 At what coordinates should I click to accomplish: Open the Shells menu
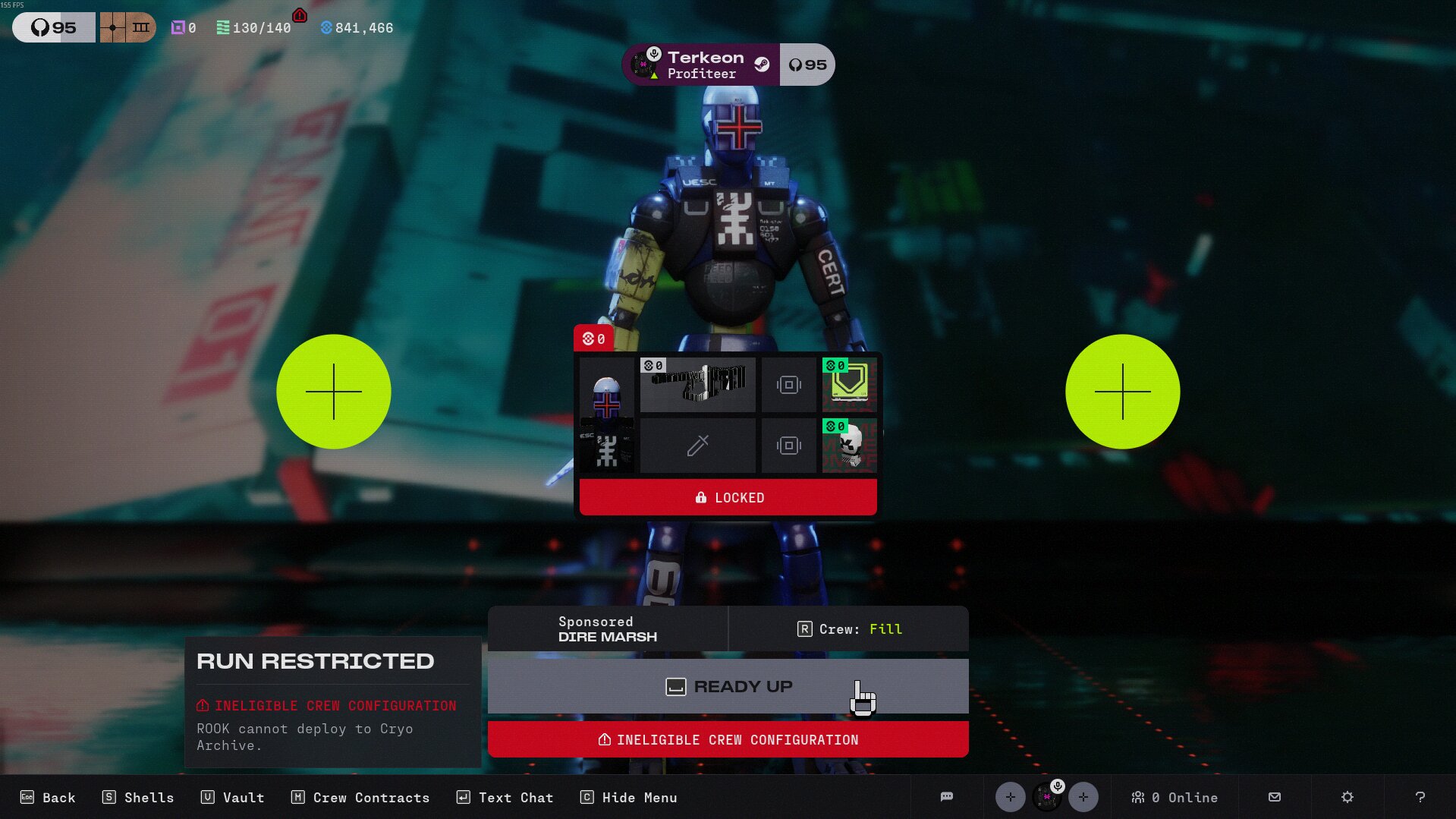(x=138, y=798)
